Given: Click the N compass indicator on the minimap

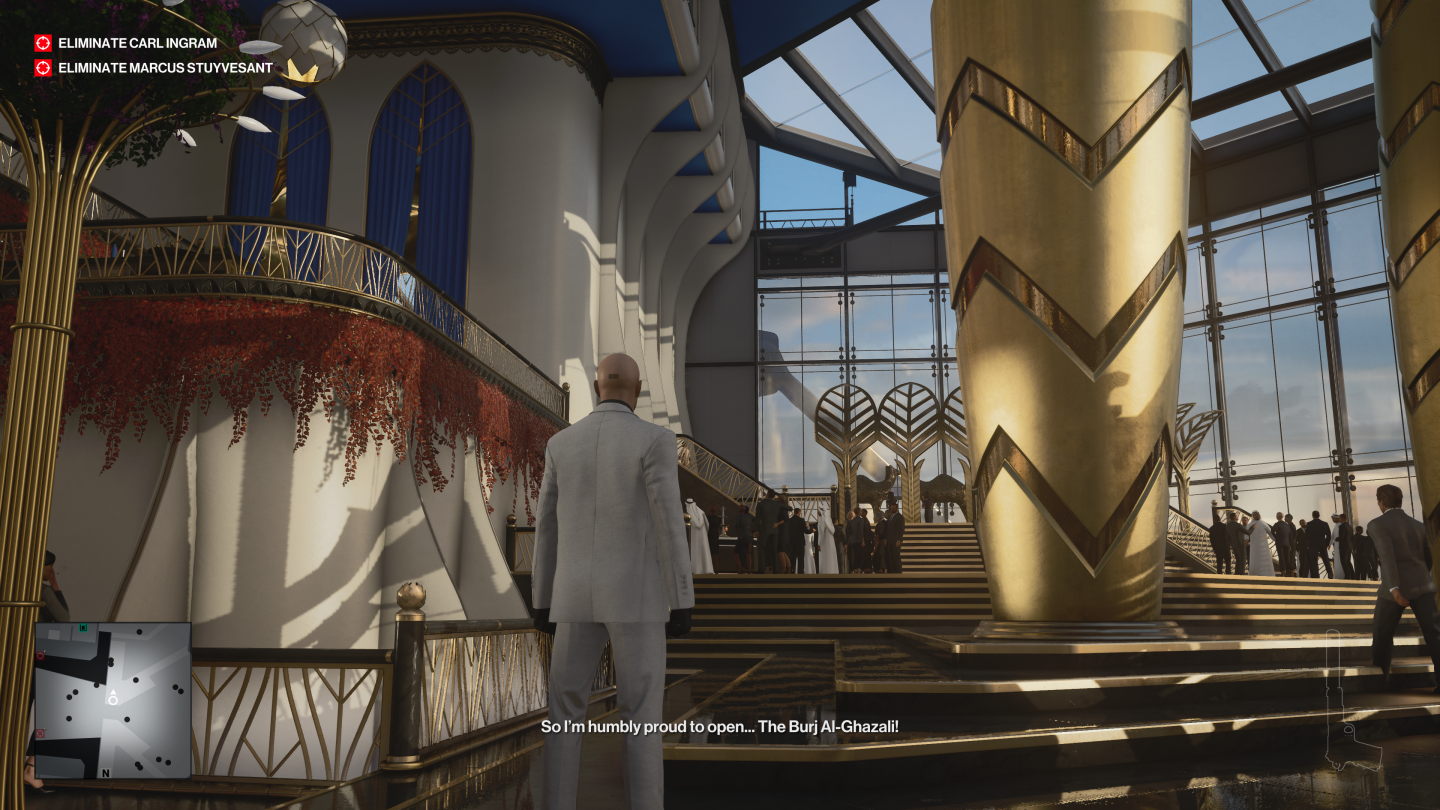Looking at the screenshot, I should click(x=106, y=774).
